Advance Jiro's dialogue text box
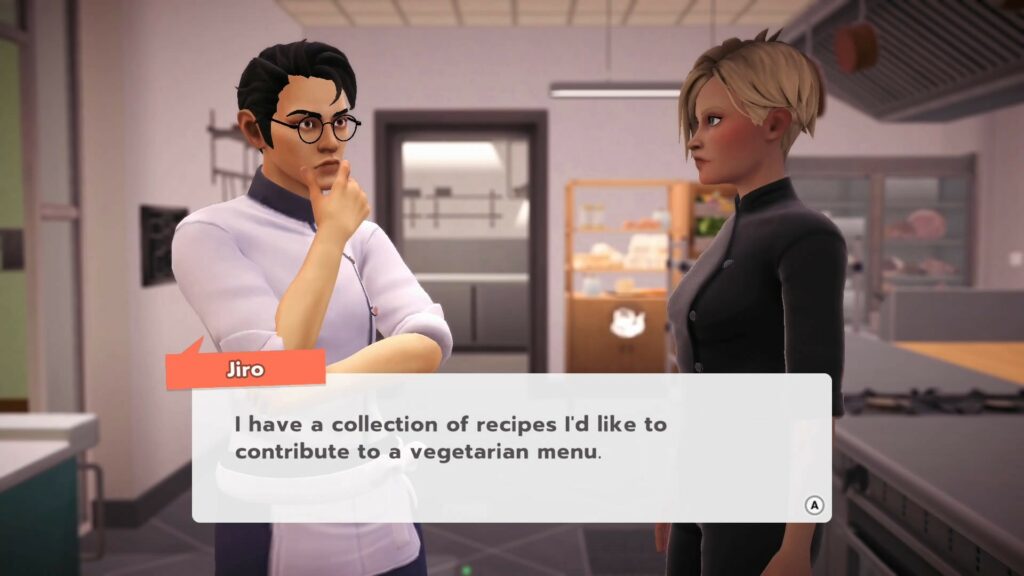The height and width of the screenshot is (576, 1024). [814, 505]
